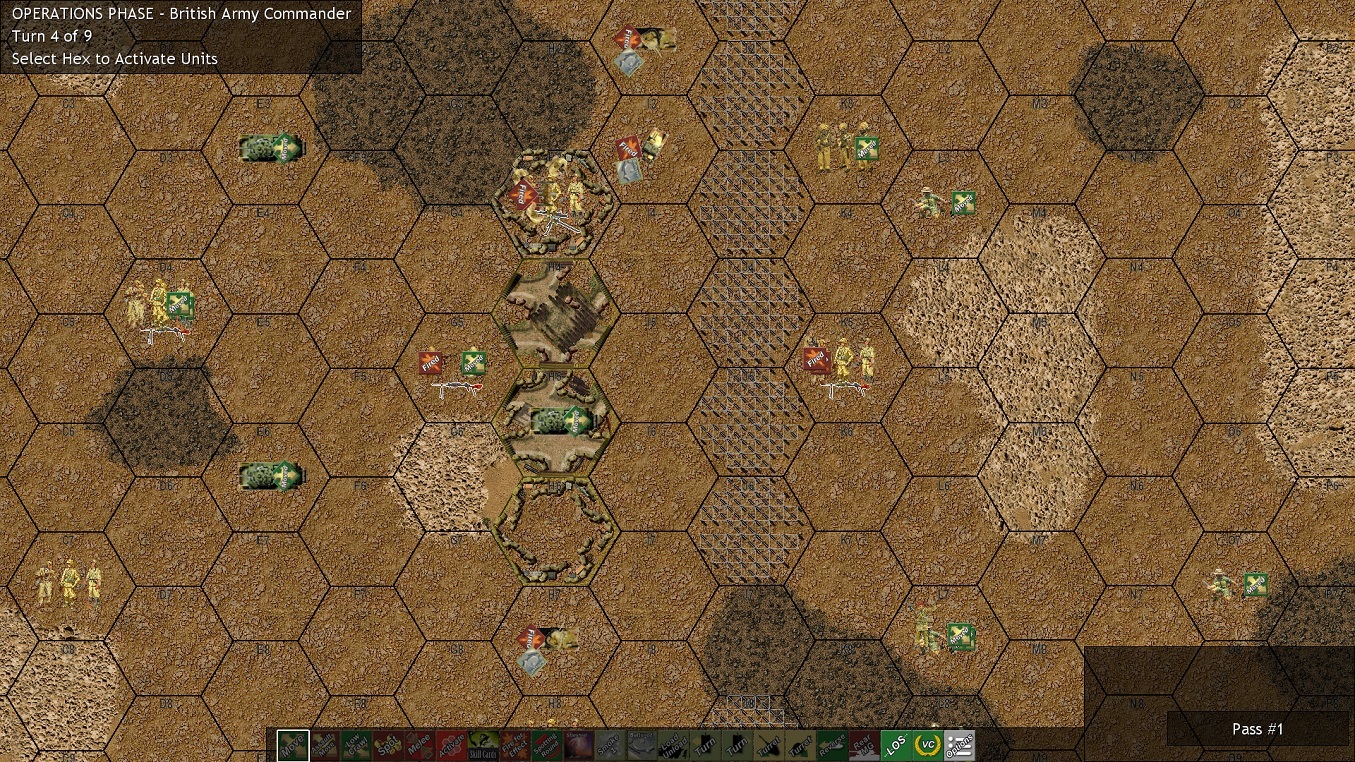This screenshot has width=1355, height=762.
Task: Click the Reverse movement command
Action: coord(831,744)
